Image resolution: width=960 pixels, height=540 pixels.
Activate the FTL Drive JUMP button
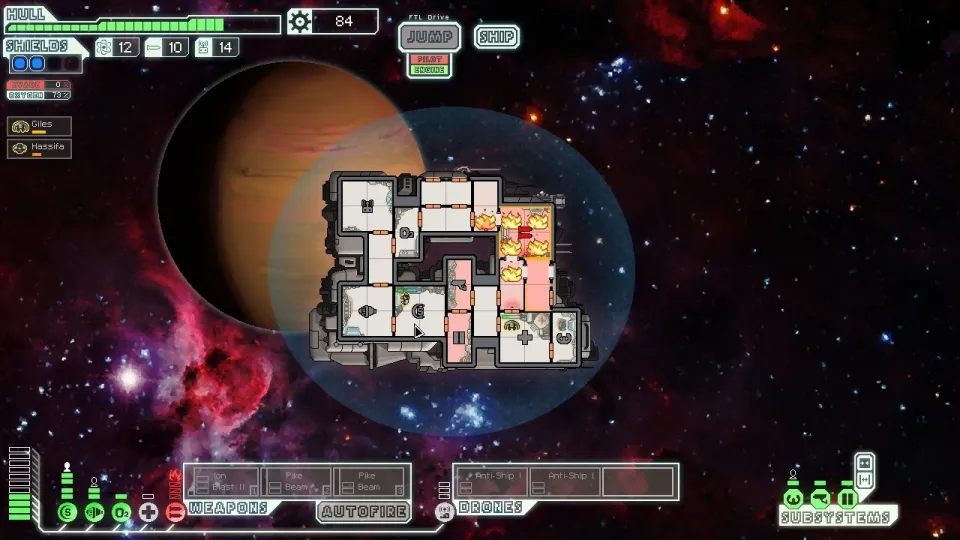(430, 38)
